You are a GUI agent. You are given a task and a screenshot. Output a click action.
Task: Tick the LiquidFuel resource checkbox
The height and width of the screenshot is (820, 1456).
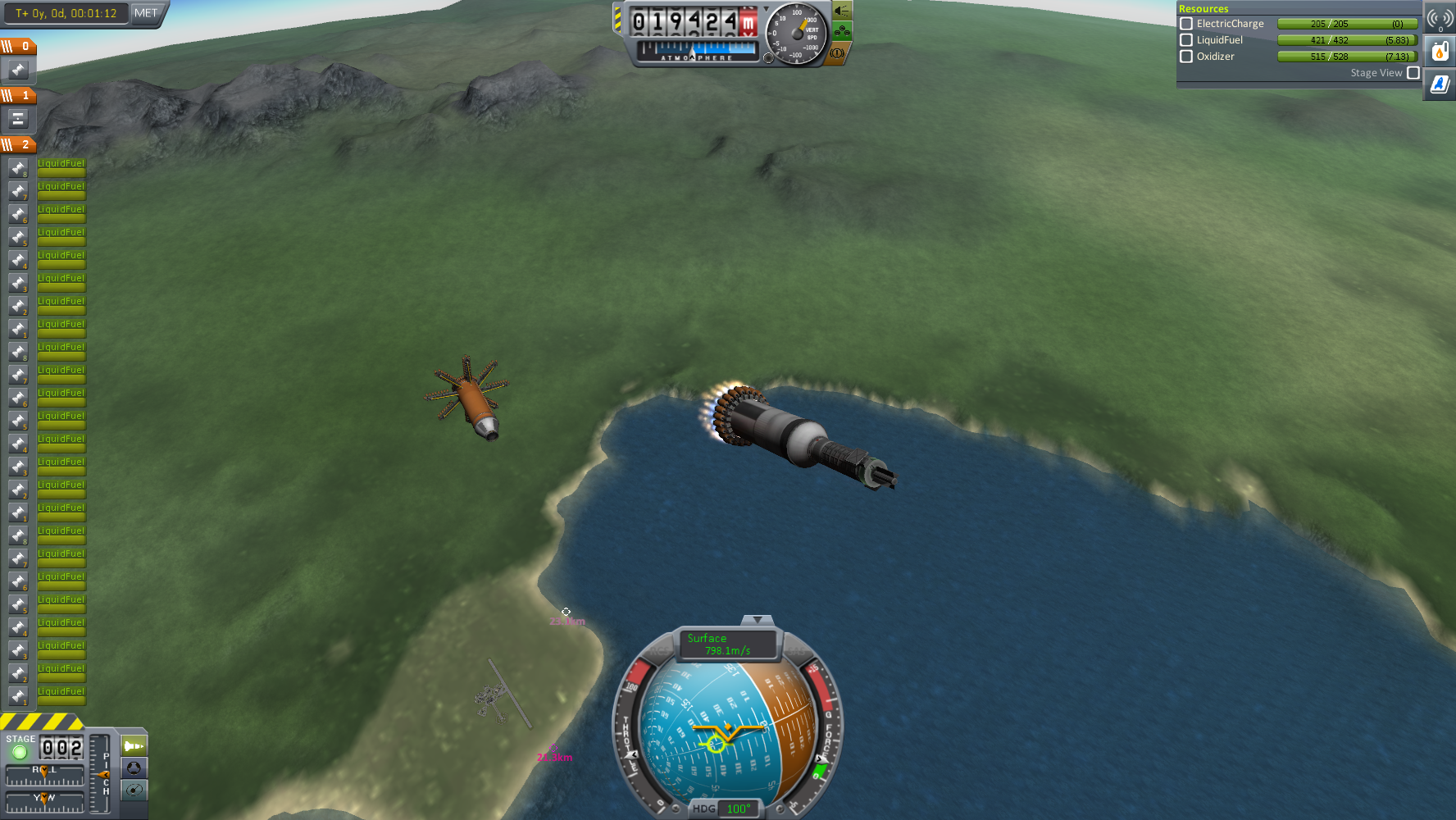click(1185, 40)
